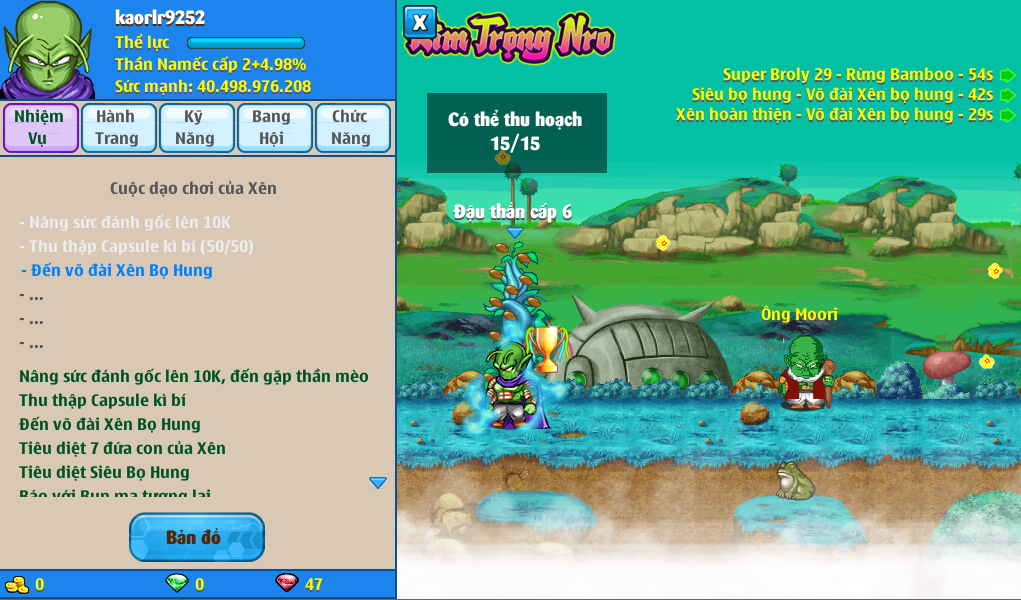Viewport: 1021px width, 600px height.
Task: Expand the quest list with the blue arrow
Action: point(377,483)
